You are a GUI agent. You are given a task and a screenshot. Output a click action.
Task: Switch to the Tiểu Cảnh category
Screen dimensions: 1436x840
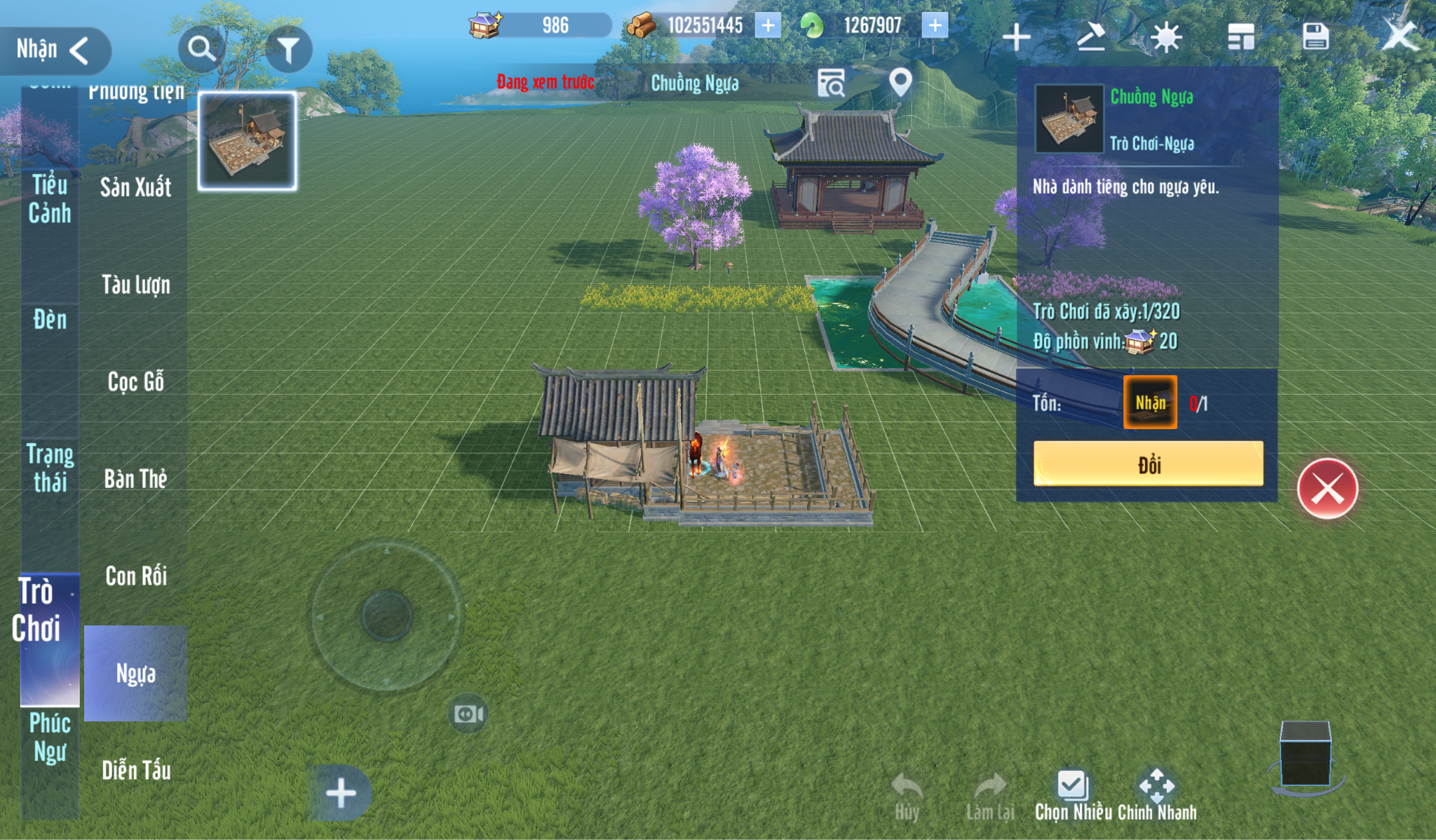[50, 198]
